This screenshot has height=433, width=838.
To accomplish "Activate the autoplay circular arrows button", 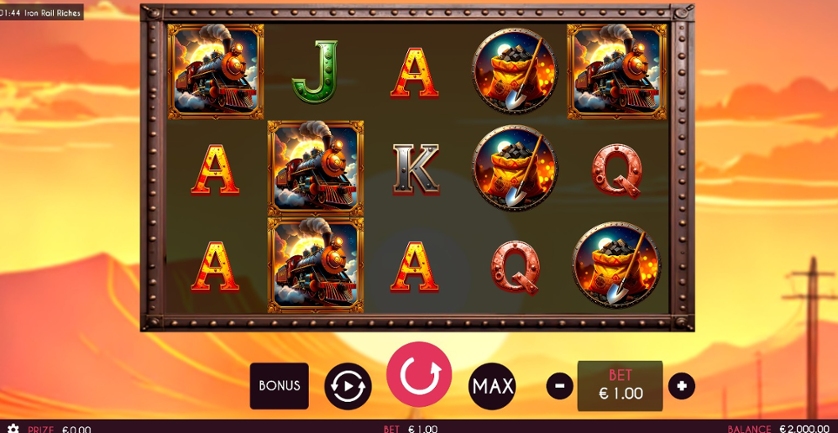I will tap(347, 386).
